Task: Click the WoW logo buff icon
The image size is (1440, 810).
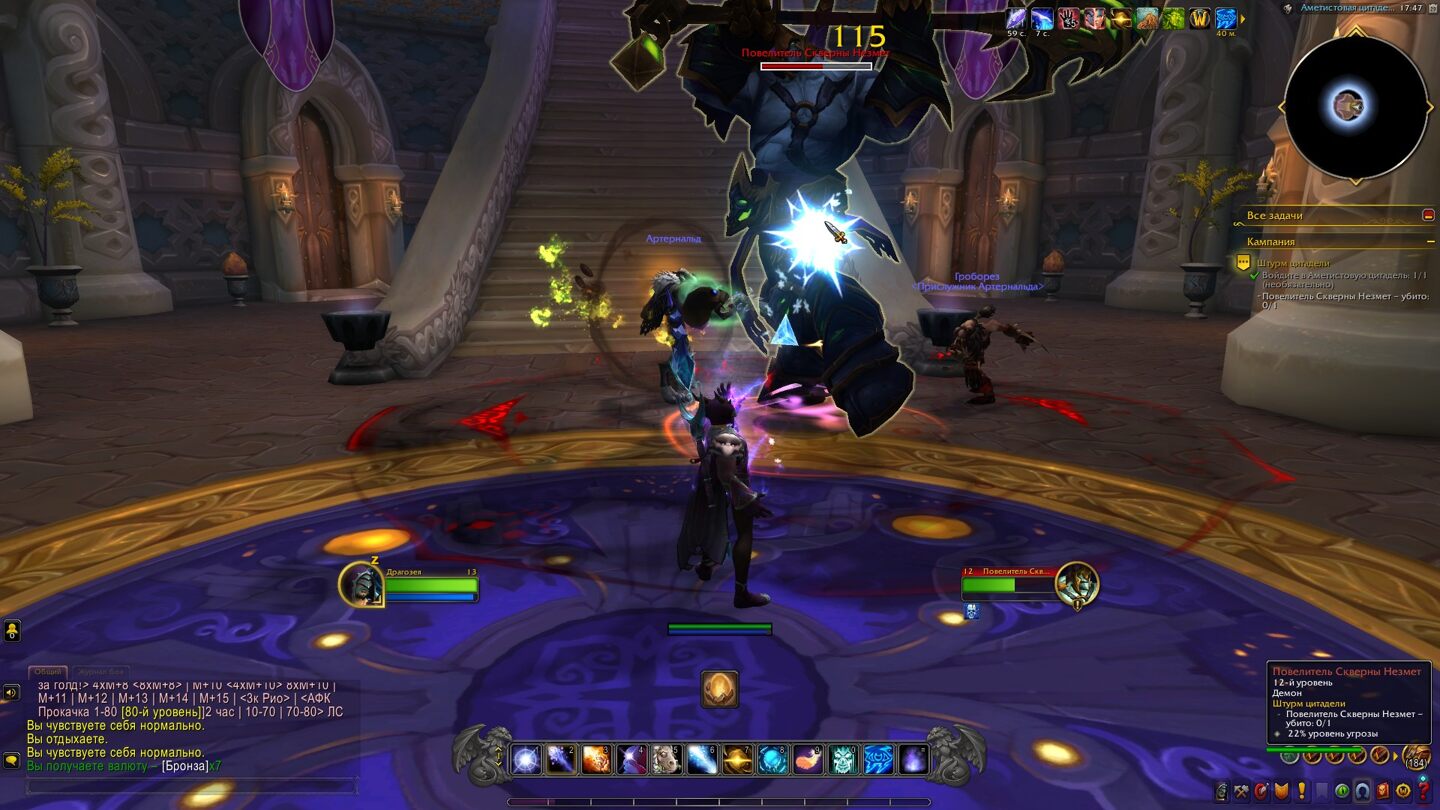Action: click(x=1199, y=19)
